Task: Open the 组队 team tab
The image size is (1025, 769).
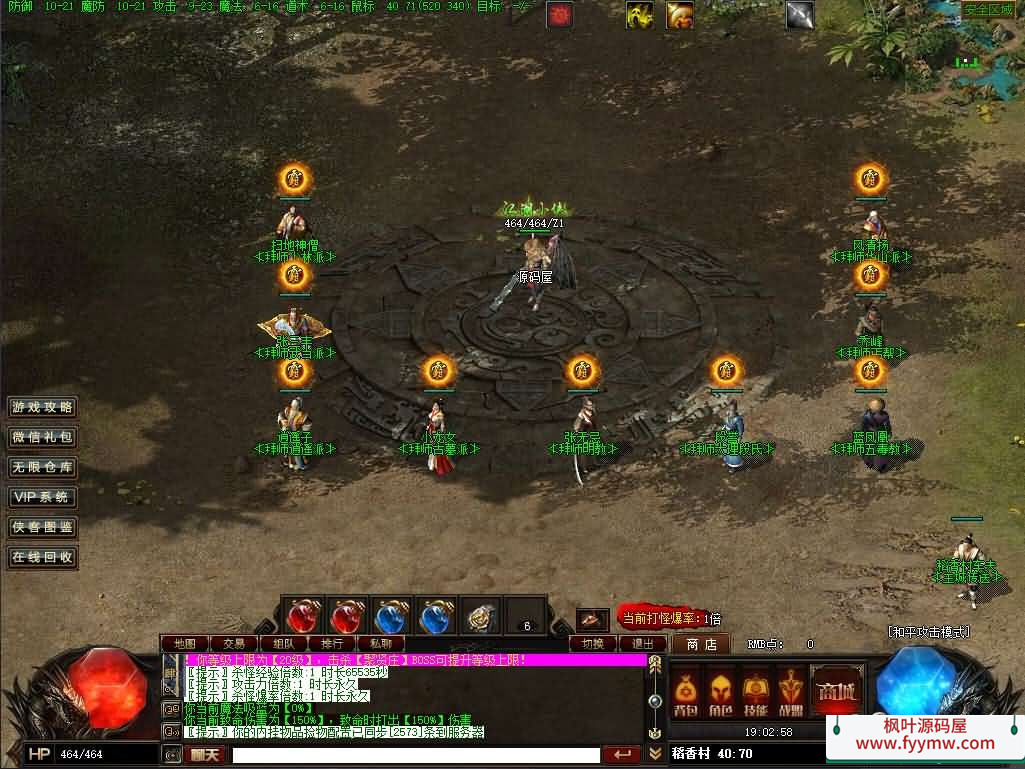Action: [283, 644]
